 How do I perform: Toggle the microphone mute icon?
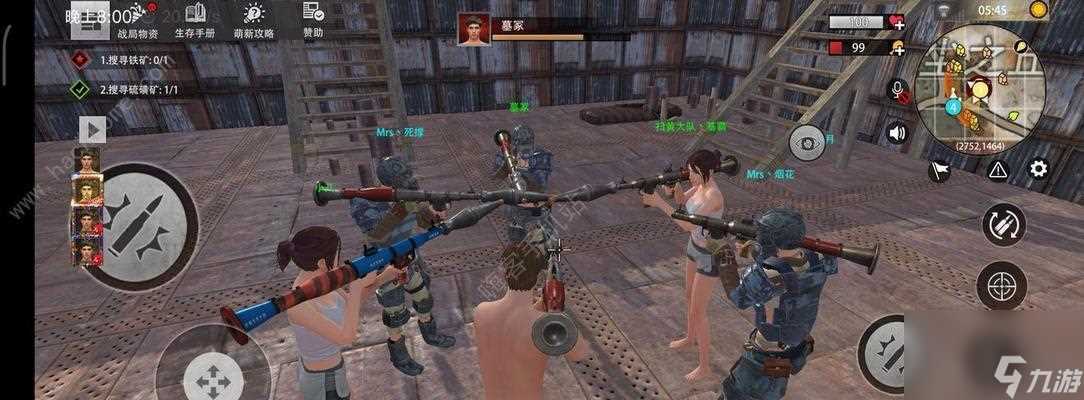click(898, 90)
